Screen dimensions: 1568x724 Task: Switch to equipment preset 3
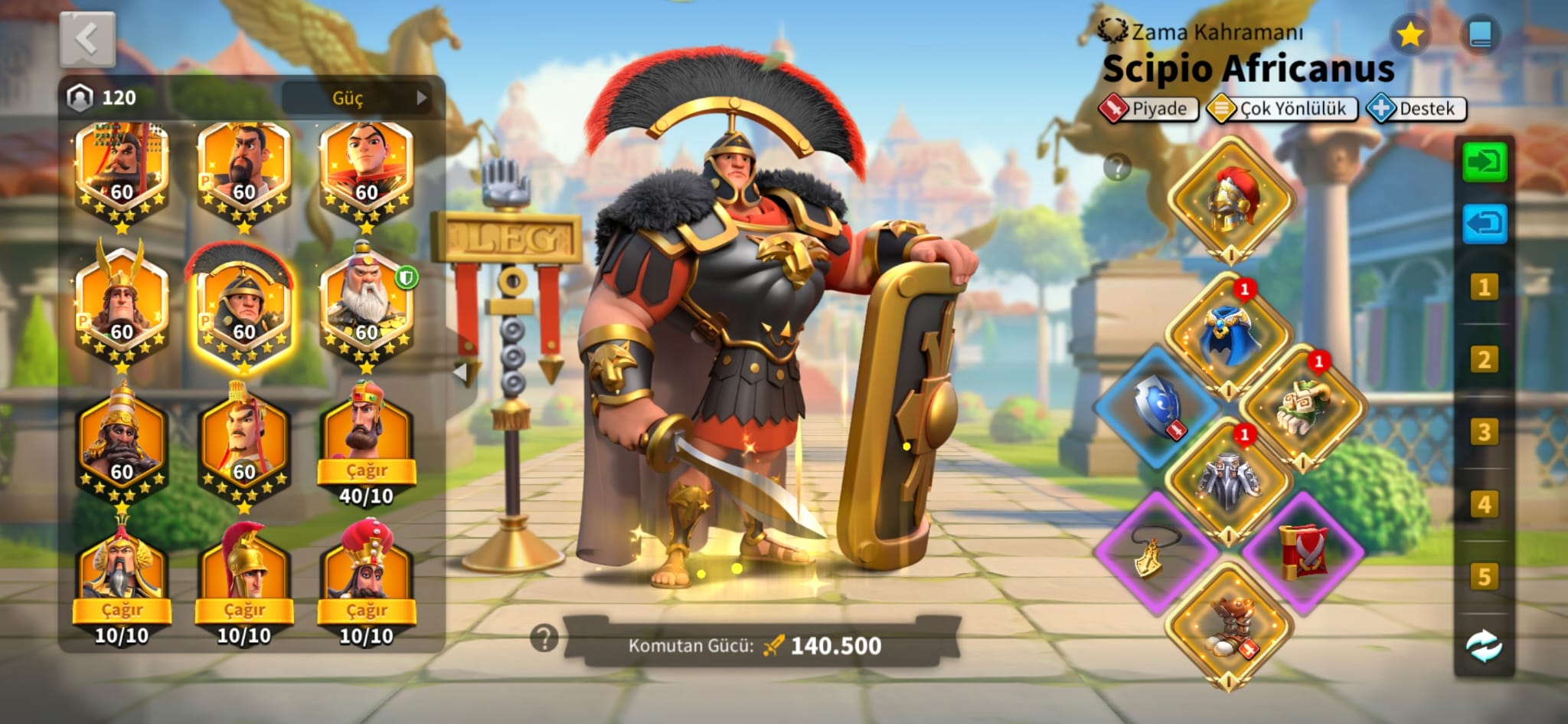[1484, 432]
